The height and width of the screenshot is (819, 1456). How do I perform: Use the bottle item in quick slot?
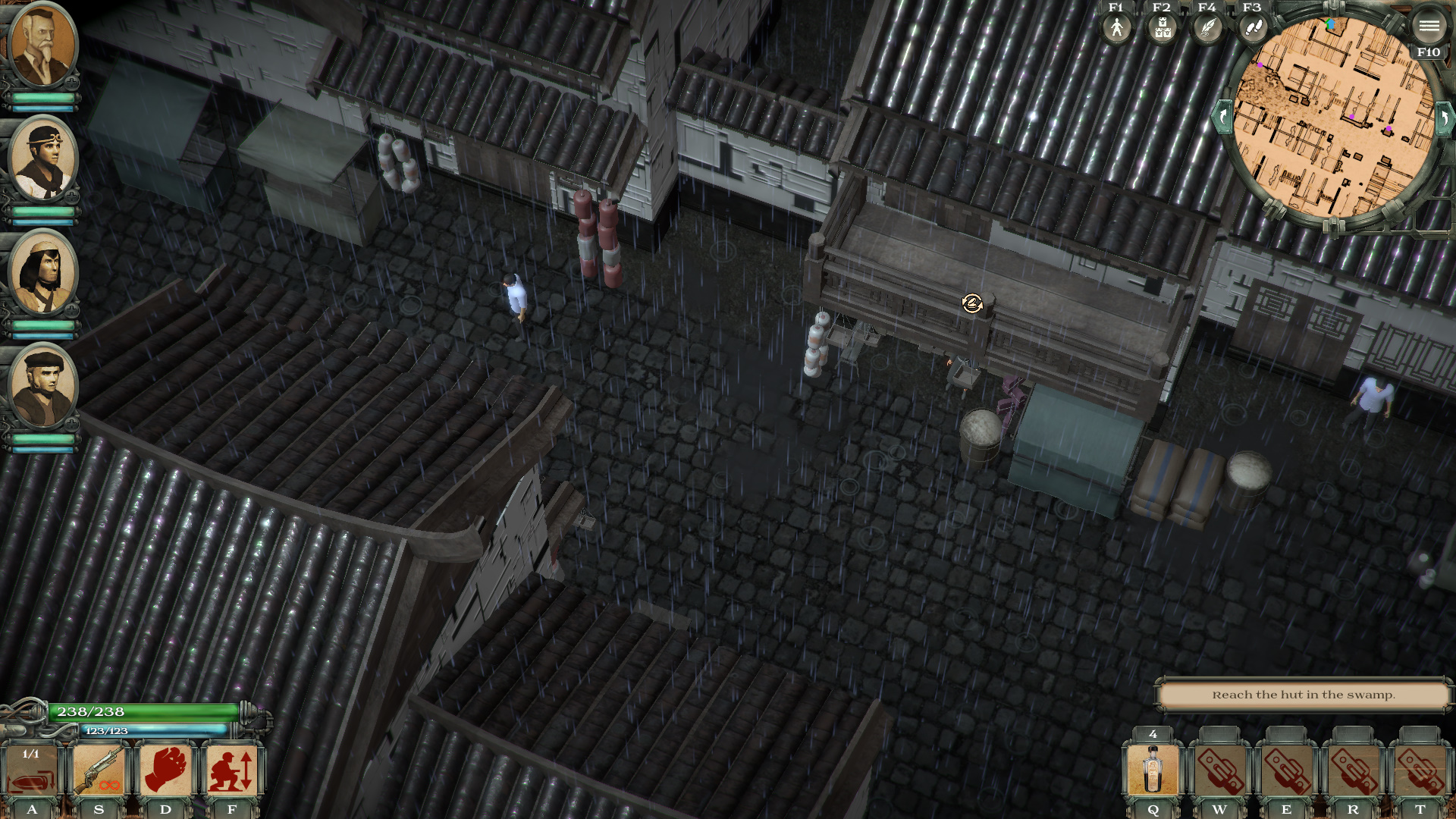point(1153,771)
